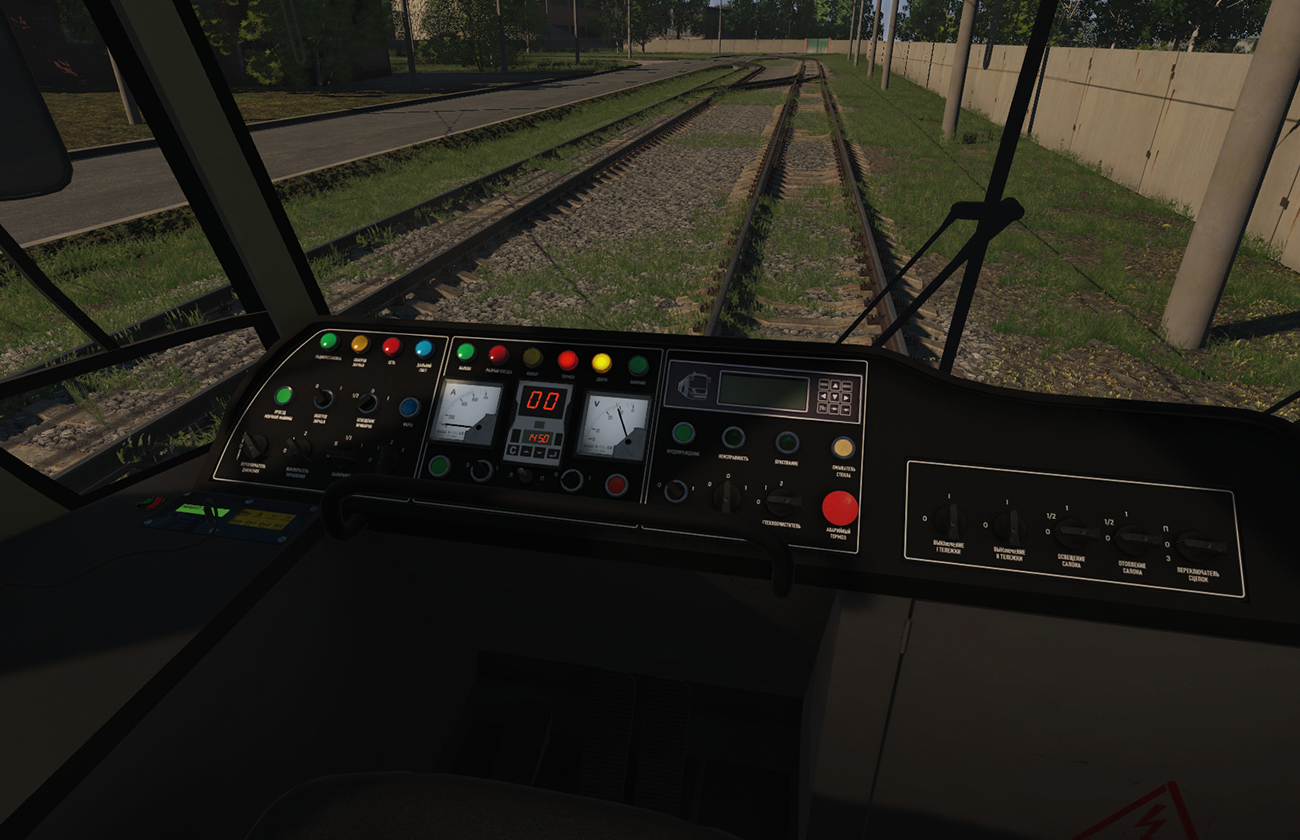1300x840 pixels.
Task: Turn the Отопление салона heating knob
Action: point(1135,540)
